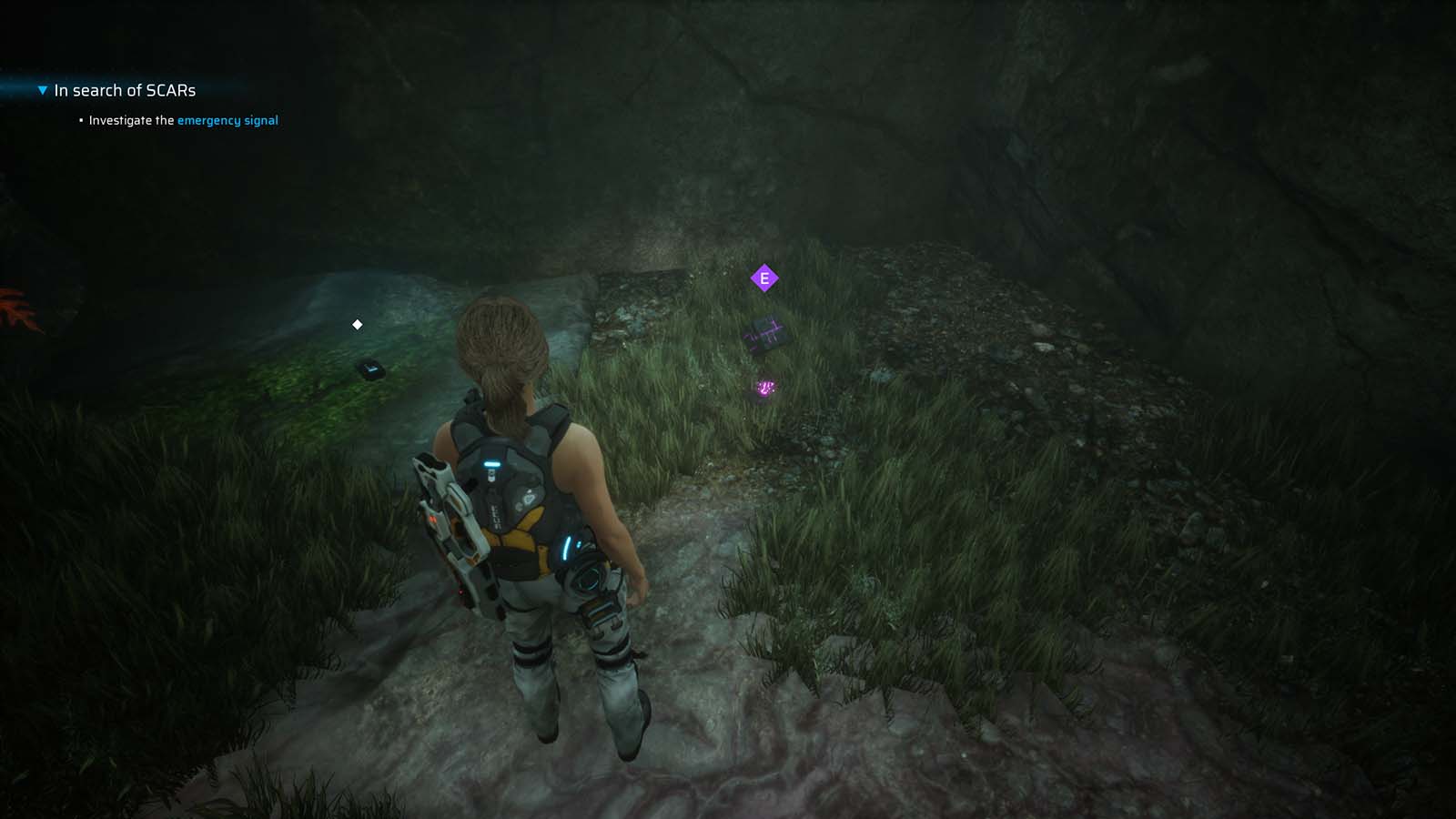
Task: Click the quest bullet point marker
Action: click(80, 119)
